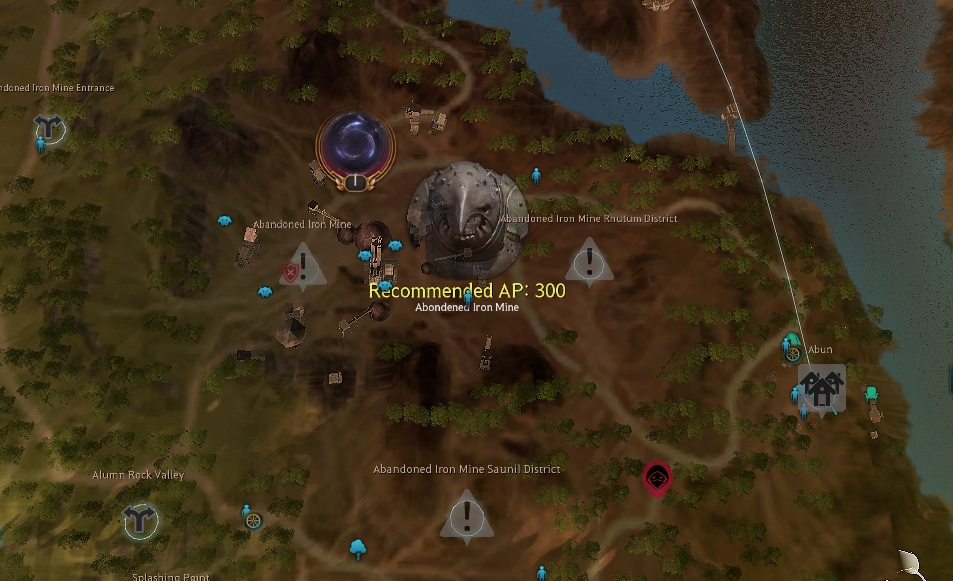Choose the Abandoned Iron Mine node with red shield

point(303,267)
